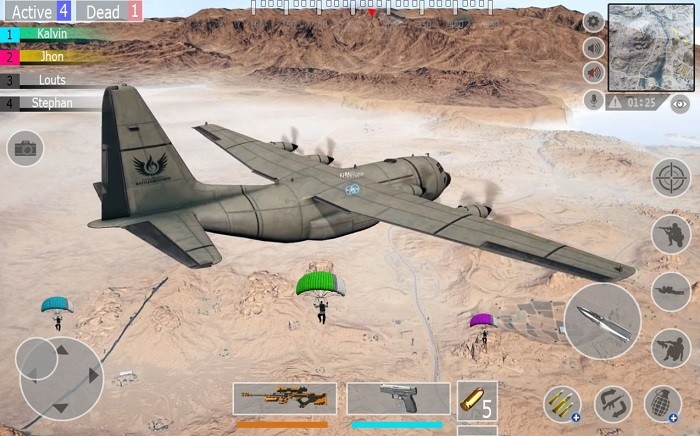Crouch using the kneeling soldier icon
700x436 pixels.
[671, 348]
